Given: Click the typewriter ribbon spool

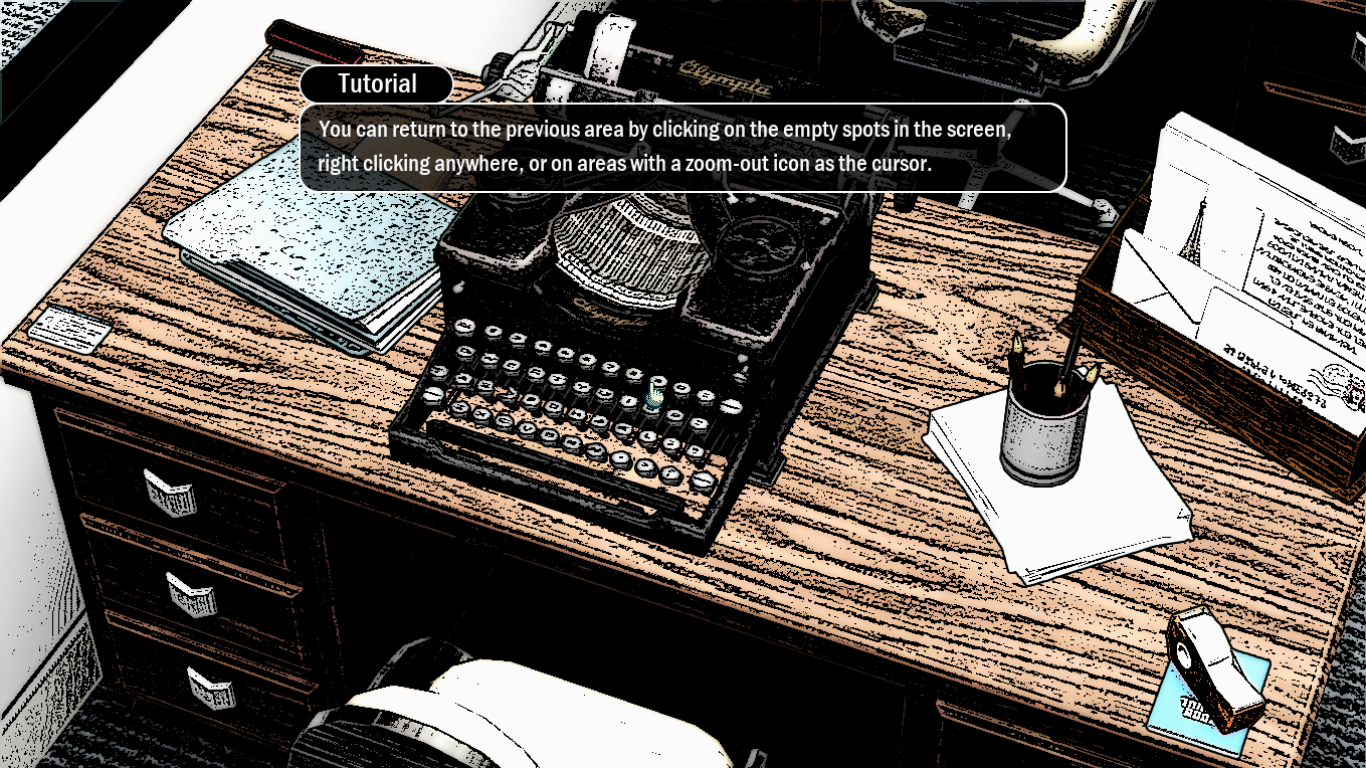Looking at the screenshot, I should 755,245.
